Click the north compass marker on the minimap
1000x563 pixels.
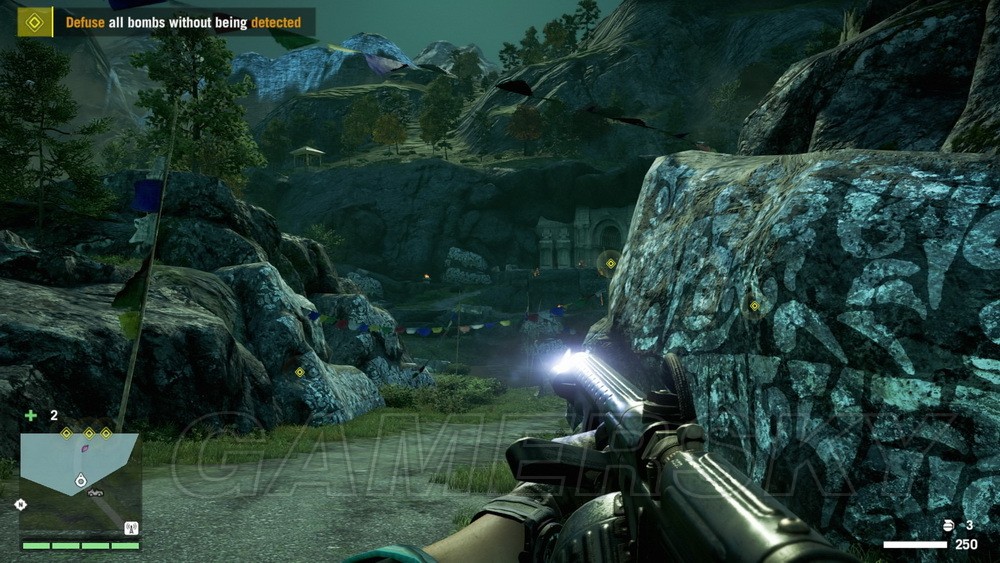[x=20, y=505]
